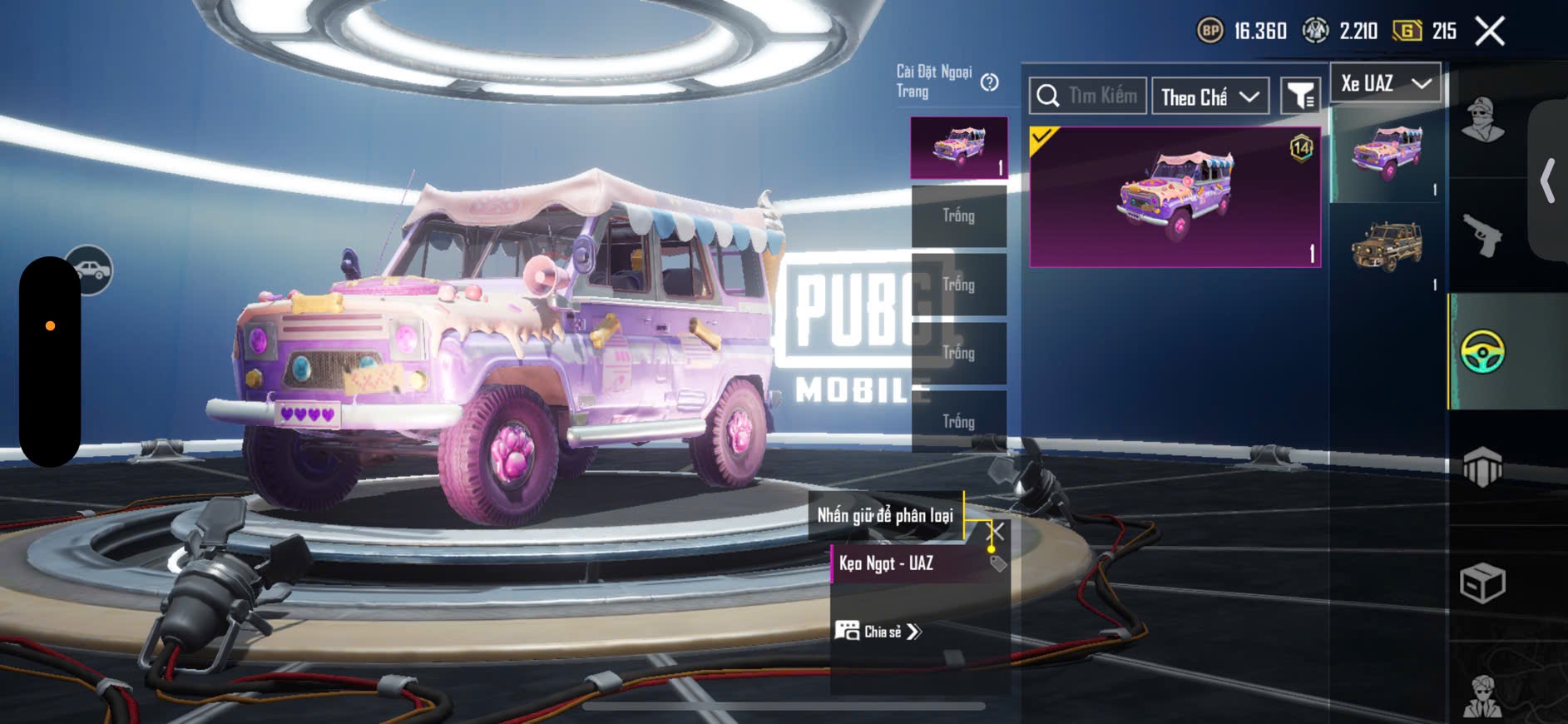Image resolution: width=1568 pixels, height=724 pixels.
Task: Select the steering wheel vehicles category
Action: coord(1482,351)
